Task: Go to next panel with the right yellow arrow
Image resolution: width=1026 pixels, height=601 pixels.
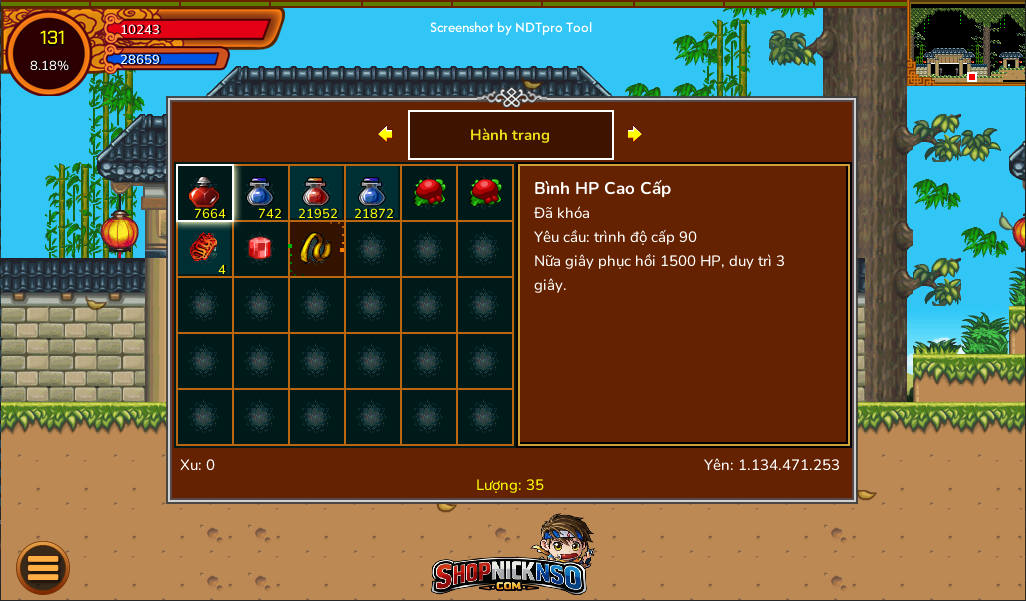Action: [x=634, y=134]
